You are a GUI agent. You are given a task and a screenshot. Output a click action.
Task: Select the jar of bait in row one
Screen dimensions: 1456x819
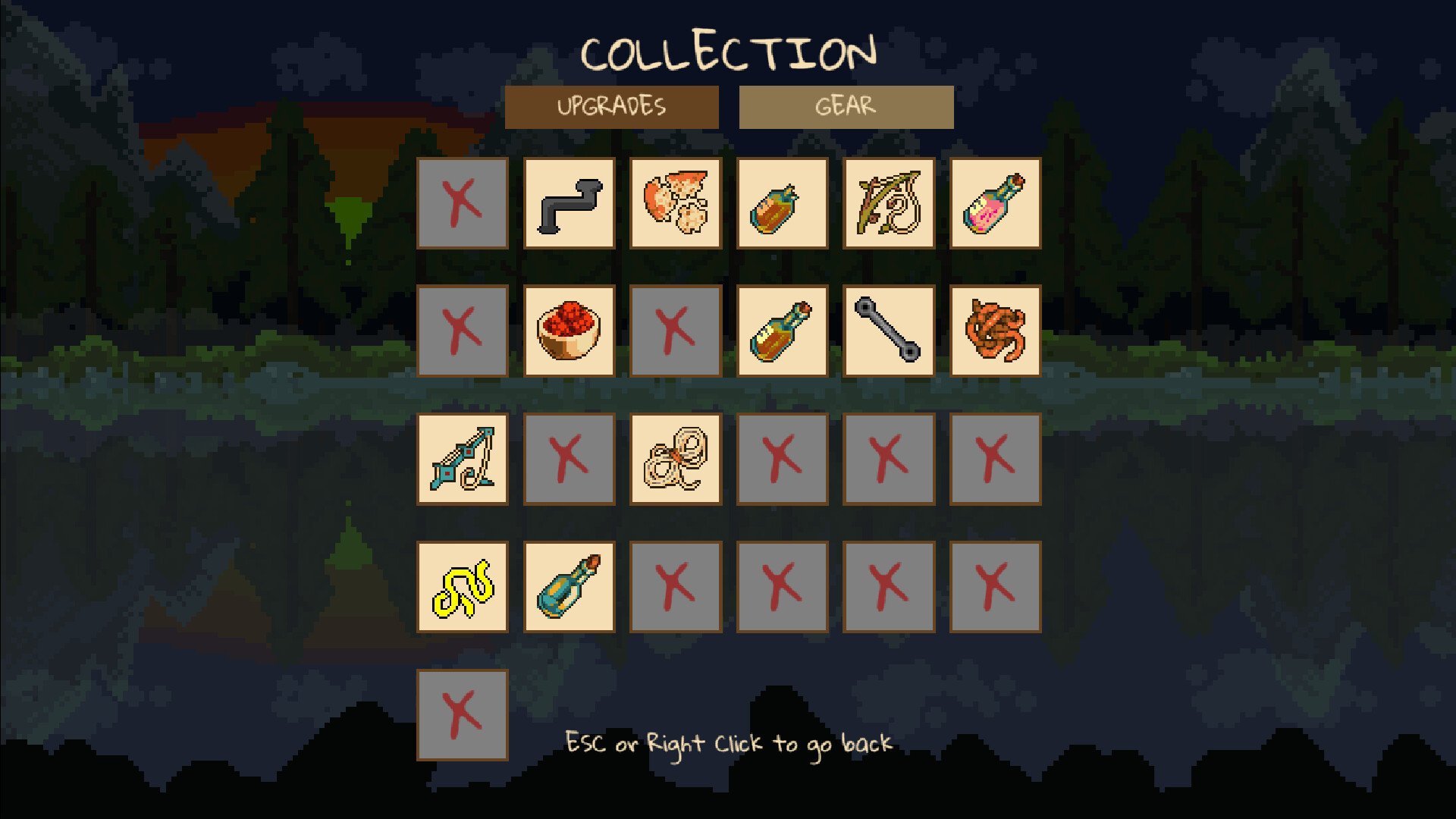point(783,203)
